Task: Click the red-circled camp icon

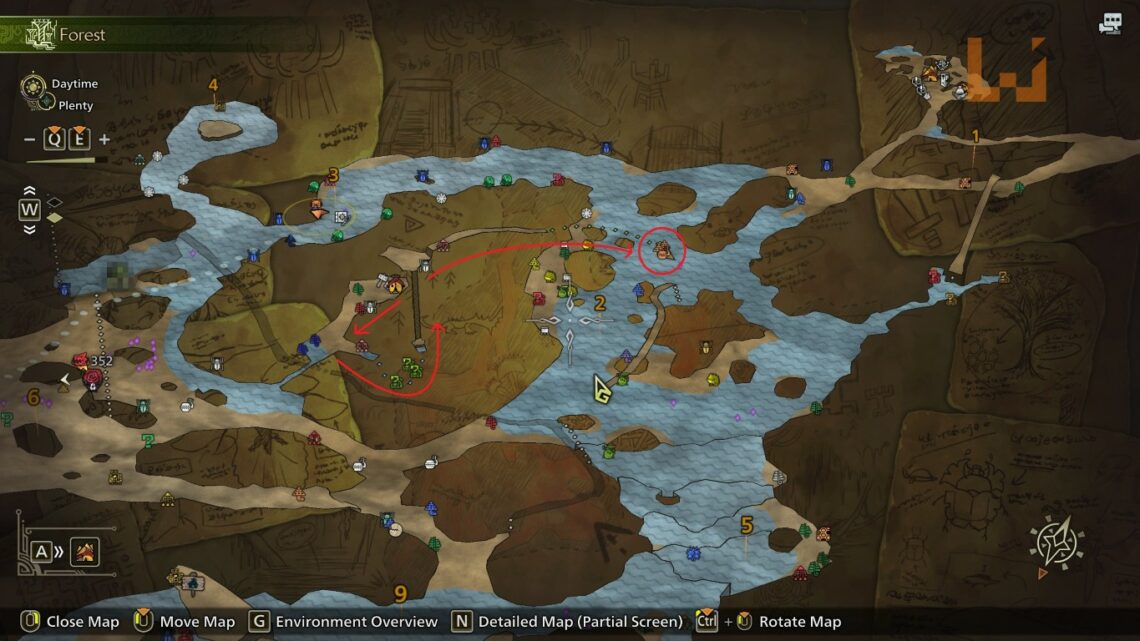Action: (662, 250)
